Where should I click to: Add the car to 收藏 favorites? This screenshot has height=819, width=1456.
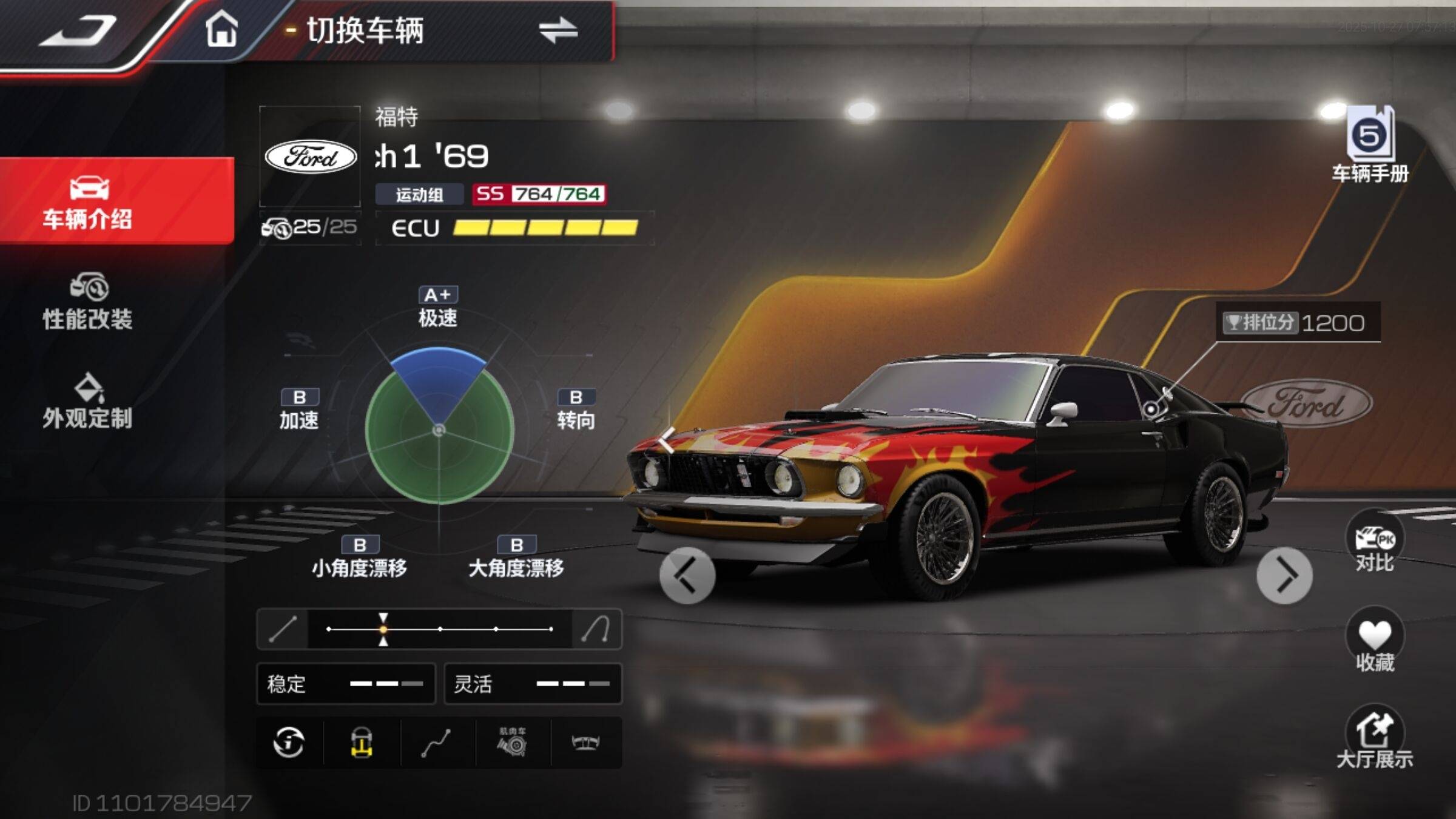[x=1375, y=642]
